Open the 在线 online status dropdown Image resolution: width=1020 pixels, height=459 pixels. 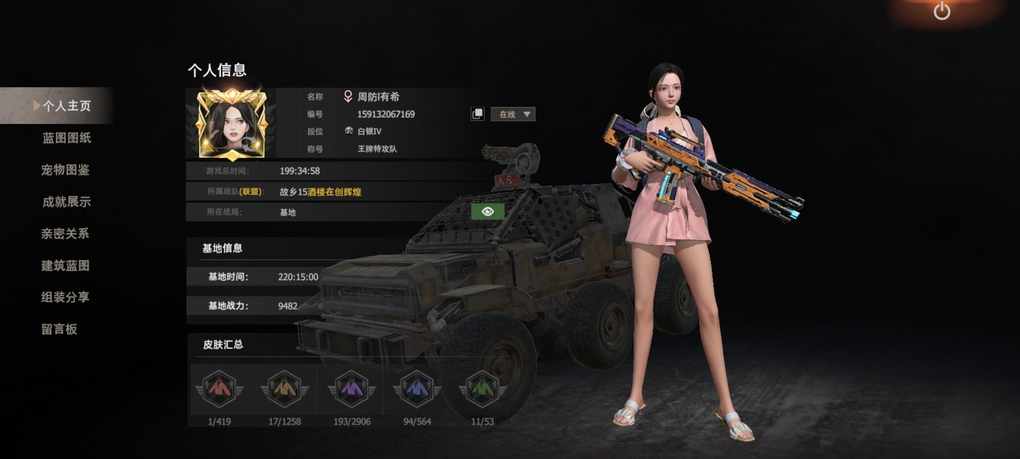(x=513, y=114)
